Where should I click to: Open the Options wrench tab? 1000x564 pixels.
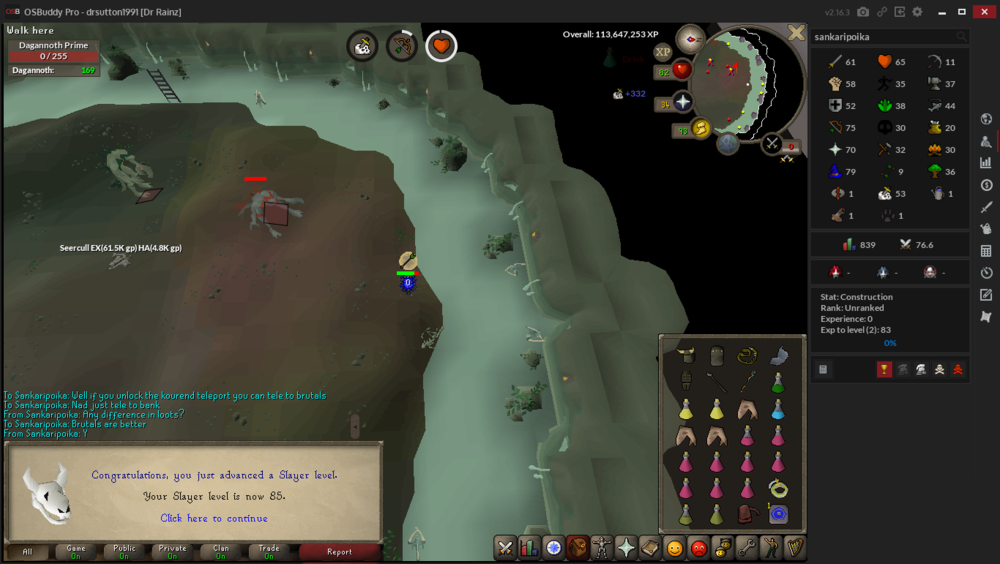tap(747, 547)
